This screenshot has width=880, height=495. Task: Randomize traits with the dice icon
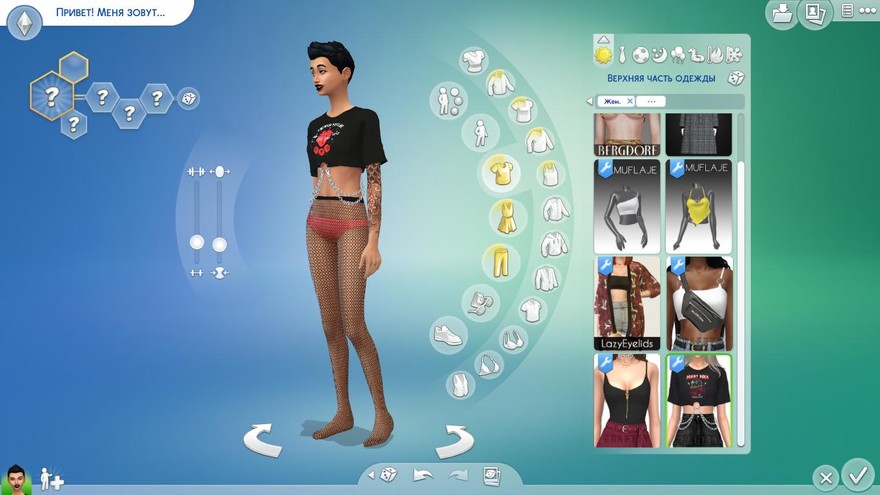tap(187, 98)
